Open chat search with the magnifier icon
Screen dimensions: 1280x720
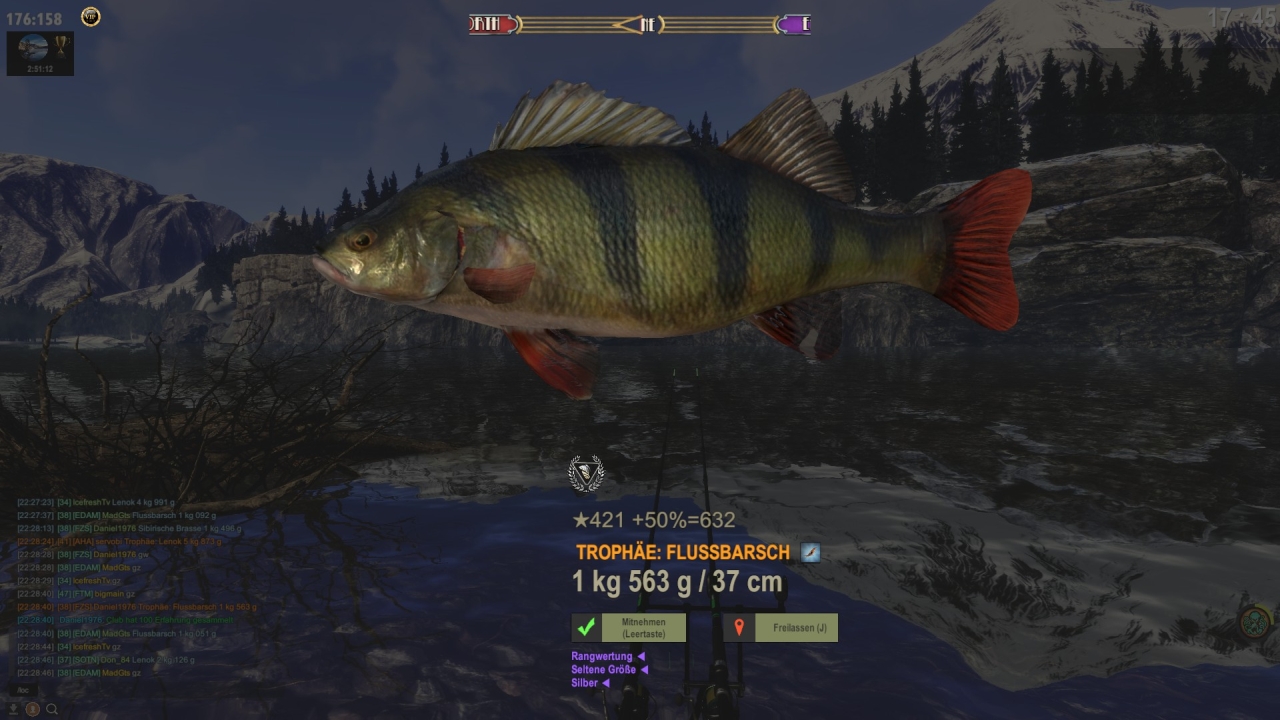click(x=52, y=709)
